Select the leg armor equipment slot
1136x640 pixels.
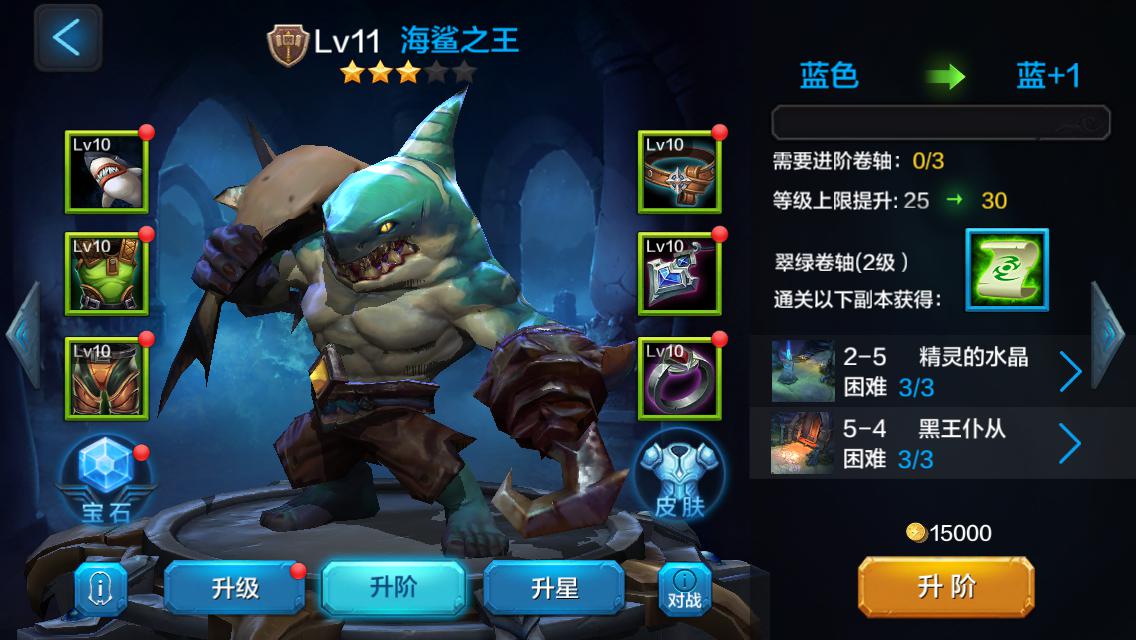point(106,378)
